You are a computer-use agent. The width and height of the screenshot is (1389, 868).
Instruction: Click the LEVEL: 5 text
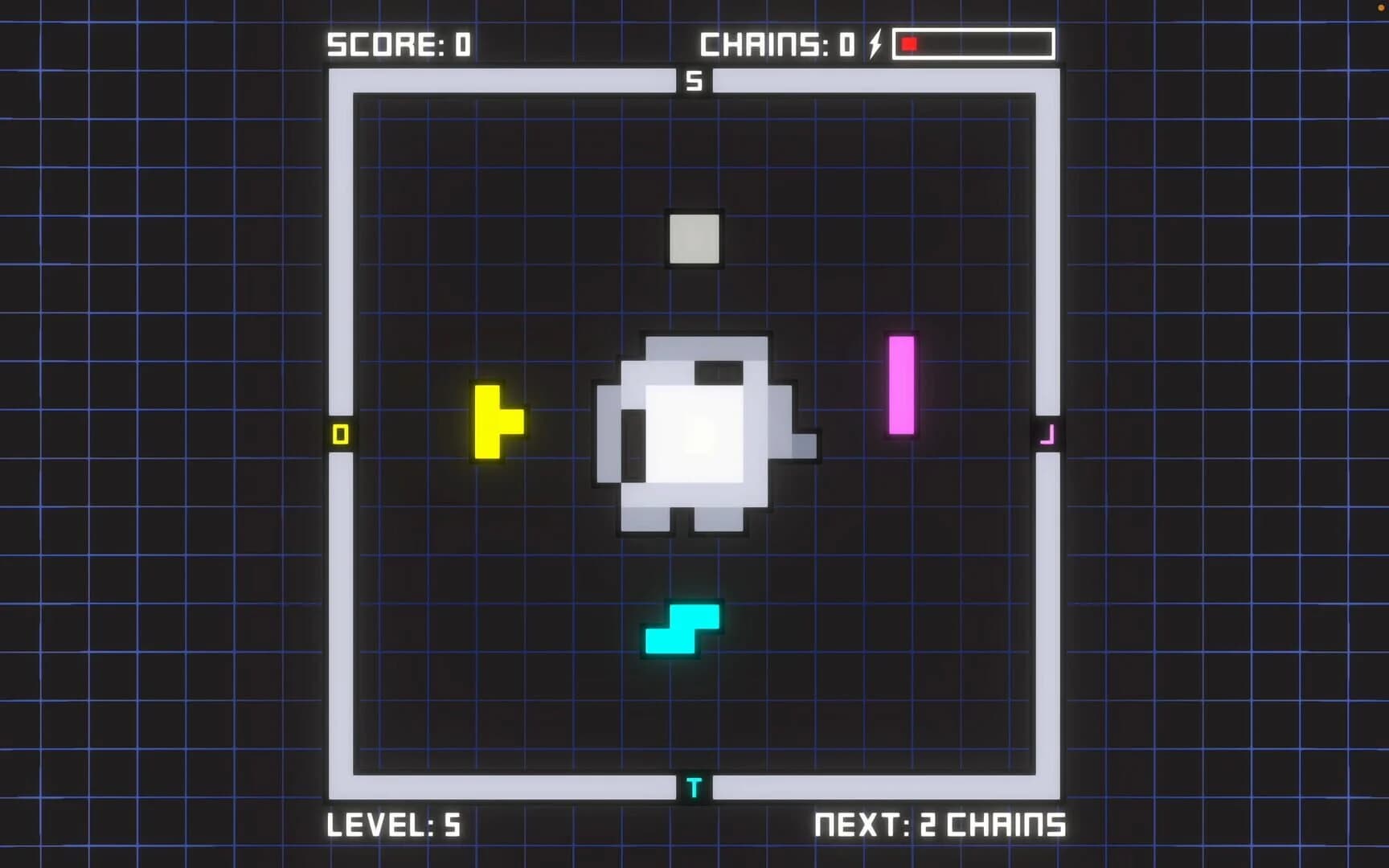(396, 825)
